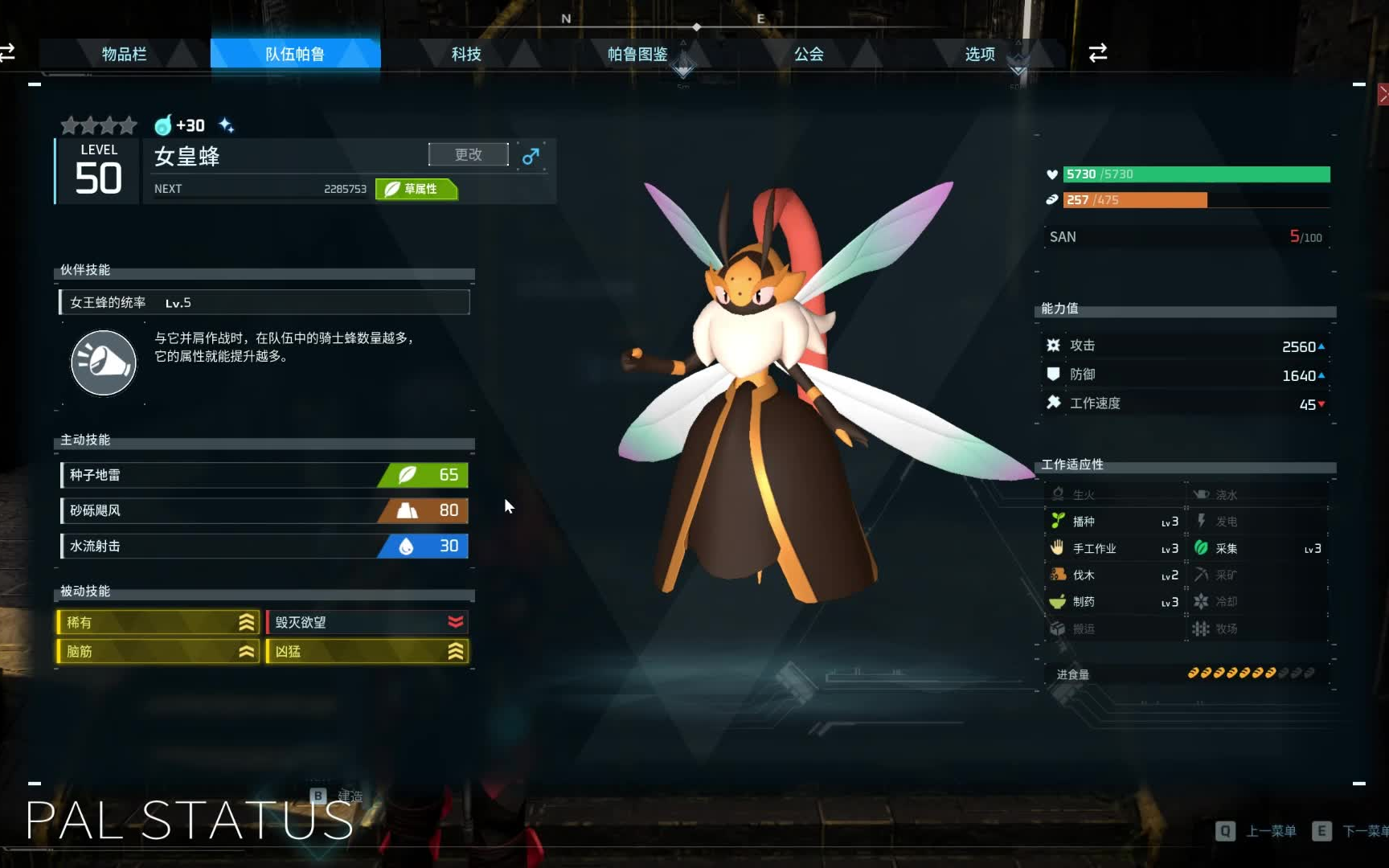Select the male gender symbol
This screenshot has height=868, width=1389.
[531, 155]
